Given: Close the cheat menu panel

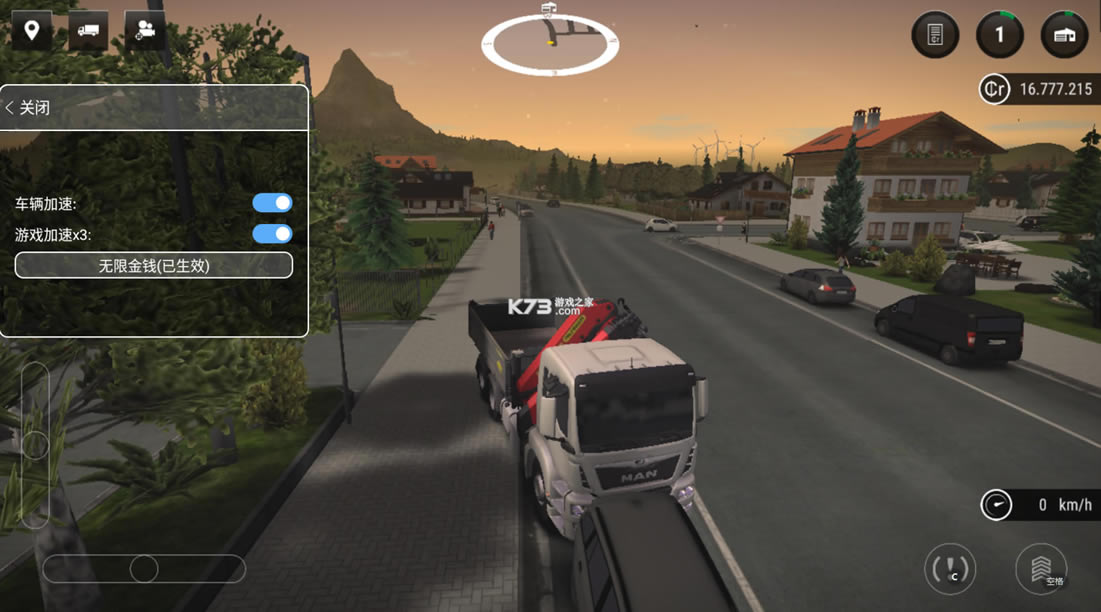Looking at the screenshot, I should (28, 108).
